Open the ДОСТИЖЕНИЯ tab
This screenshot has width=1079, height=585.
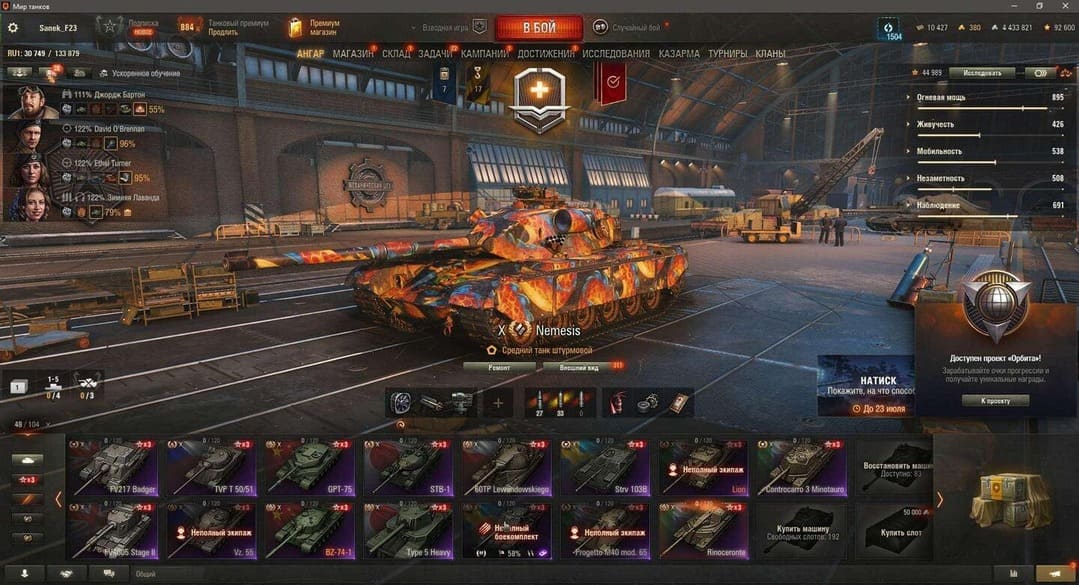click(546, 53)
